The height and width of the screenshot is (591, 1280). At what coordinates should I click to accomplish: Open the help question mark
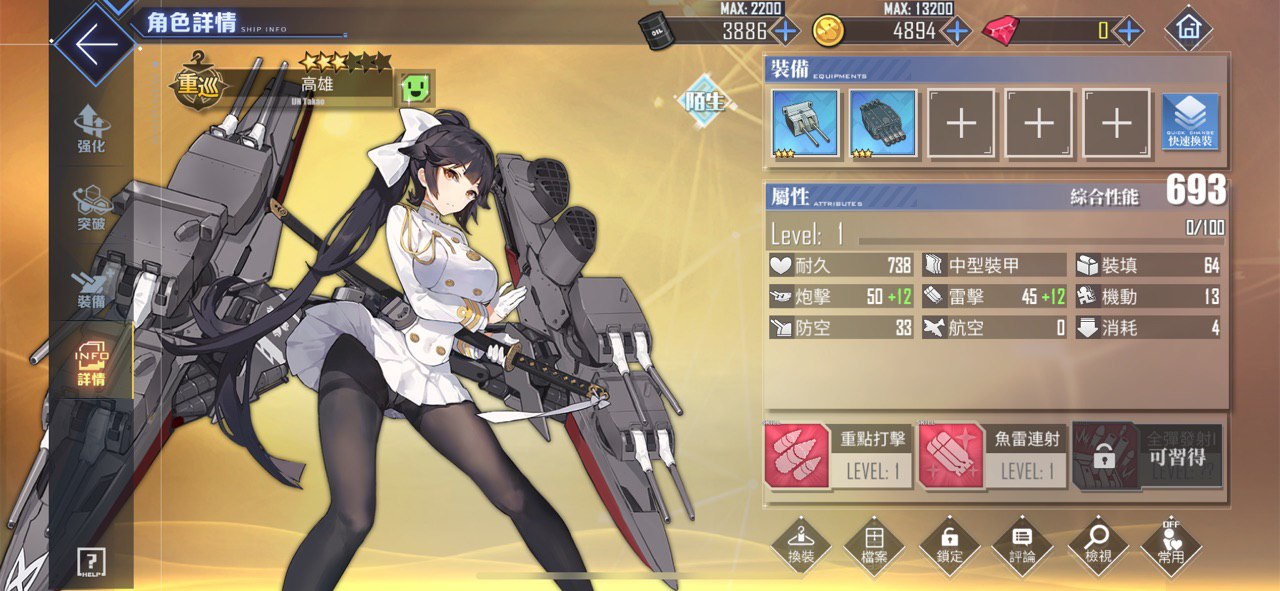[x=91, y=563]
